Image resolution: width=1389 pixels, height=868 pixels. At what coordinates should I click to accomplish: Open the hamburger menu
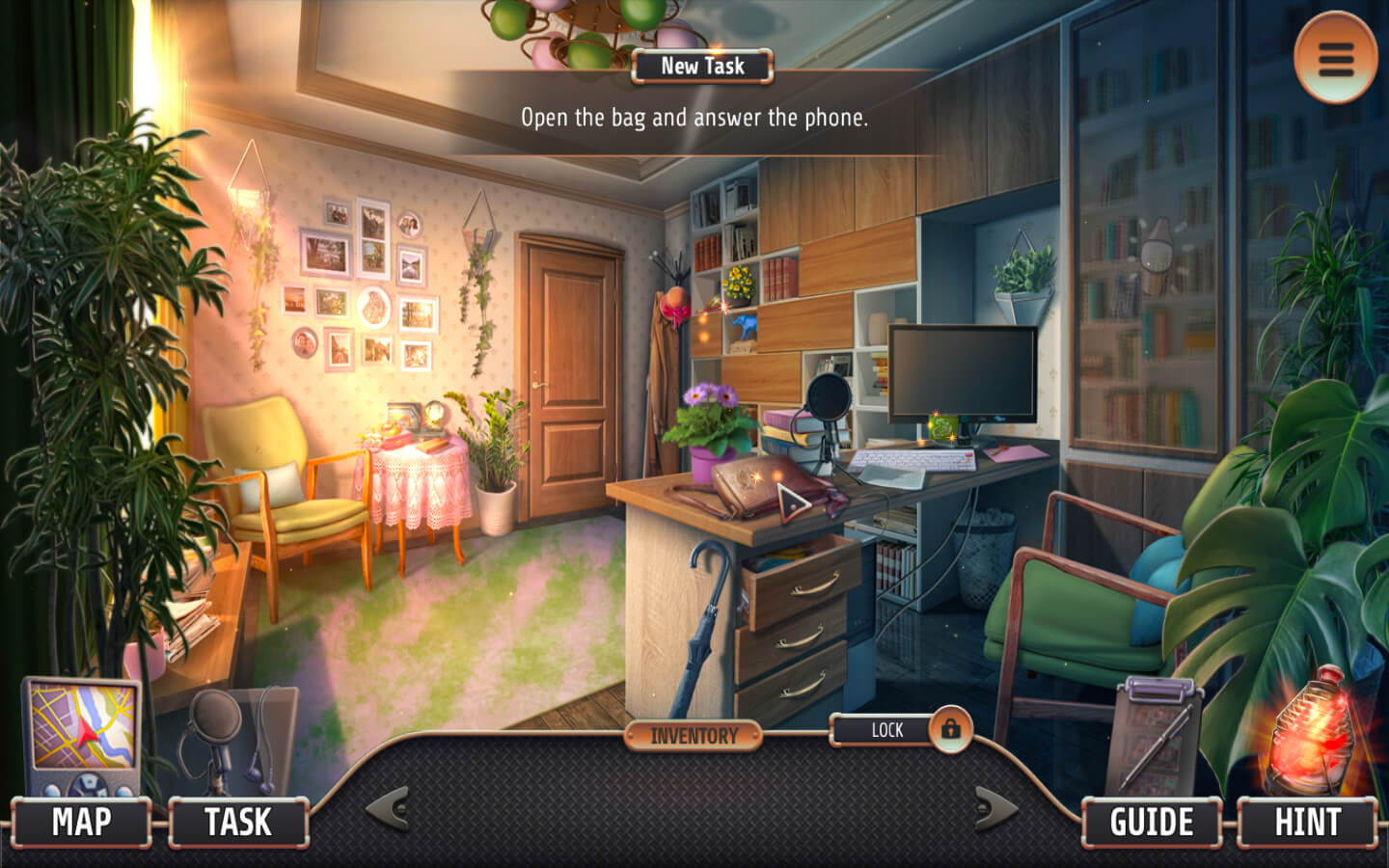coord(1335,58)
